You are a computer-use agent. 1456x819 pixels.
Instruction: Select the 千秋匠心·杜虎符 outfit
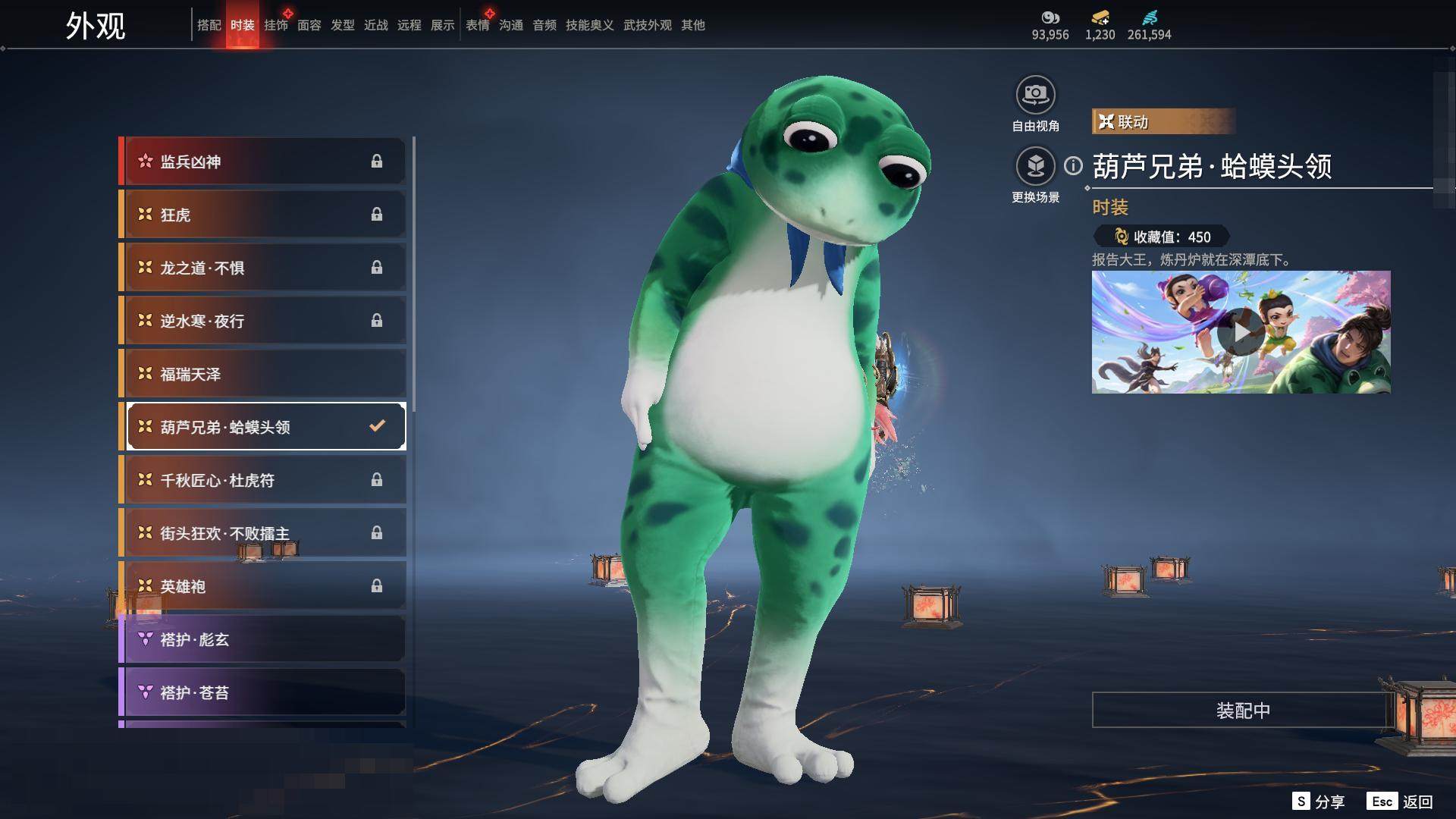[x=262, y=480]
